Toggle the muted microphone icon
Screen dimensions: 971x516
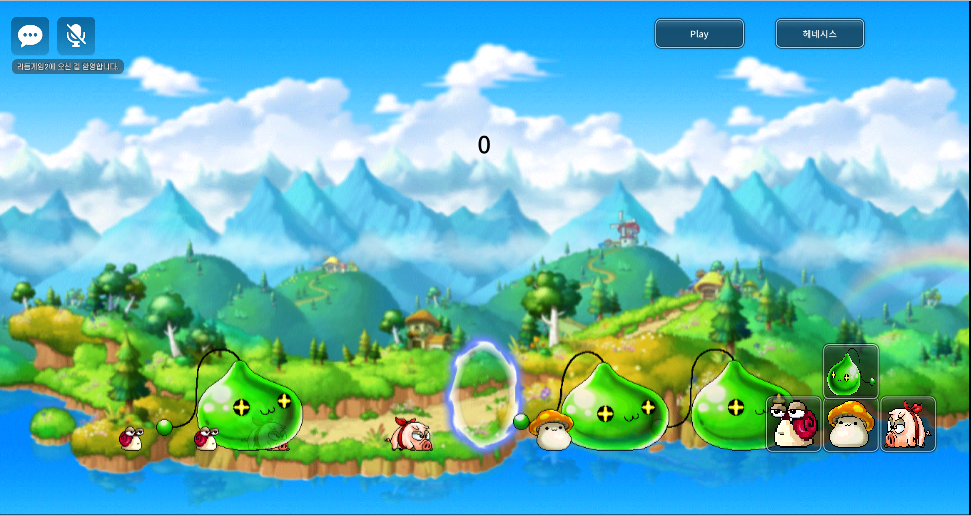tap(76, 36)
